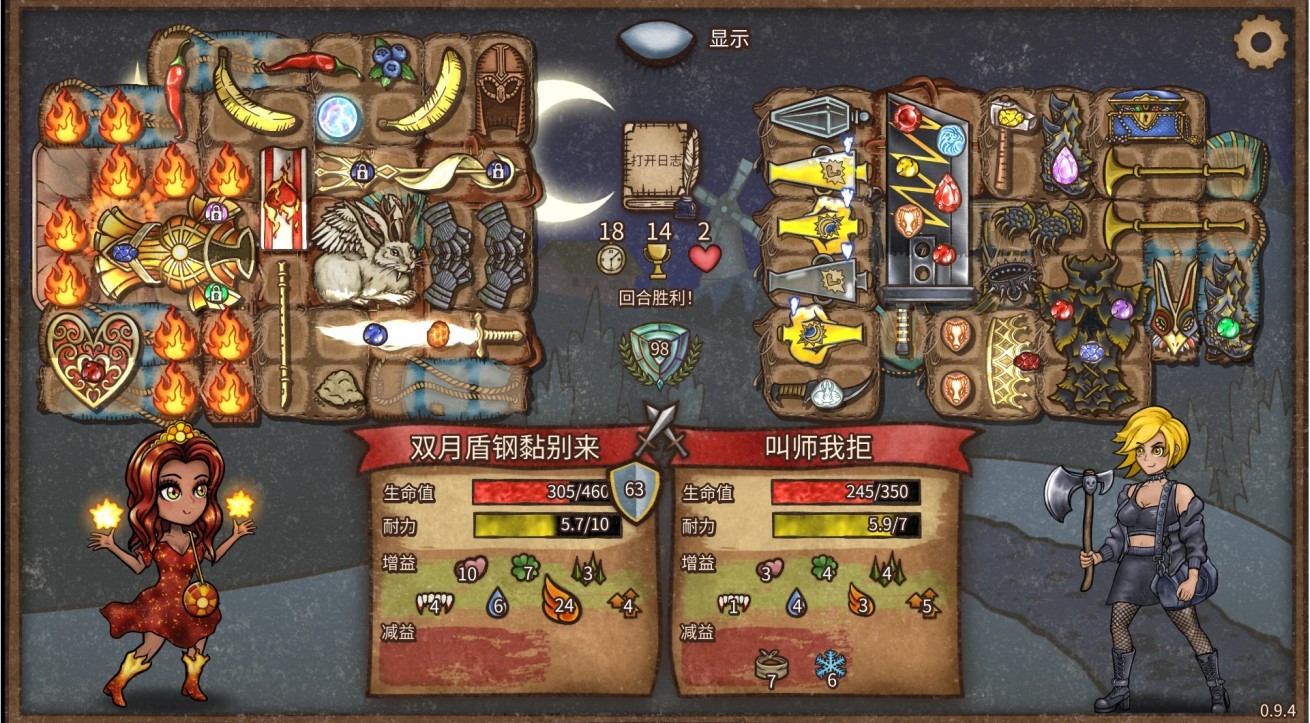Click the red and white banner item
Screen dimensions: 1310x723
click(x=283, y=198)
